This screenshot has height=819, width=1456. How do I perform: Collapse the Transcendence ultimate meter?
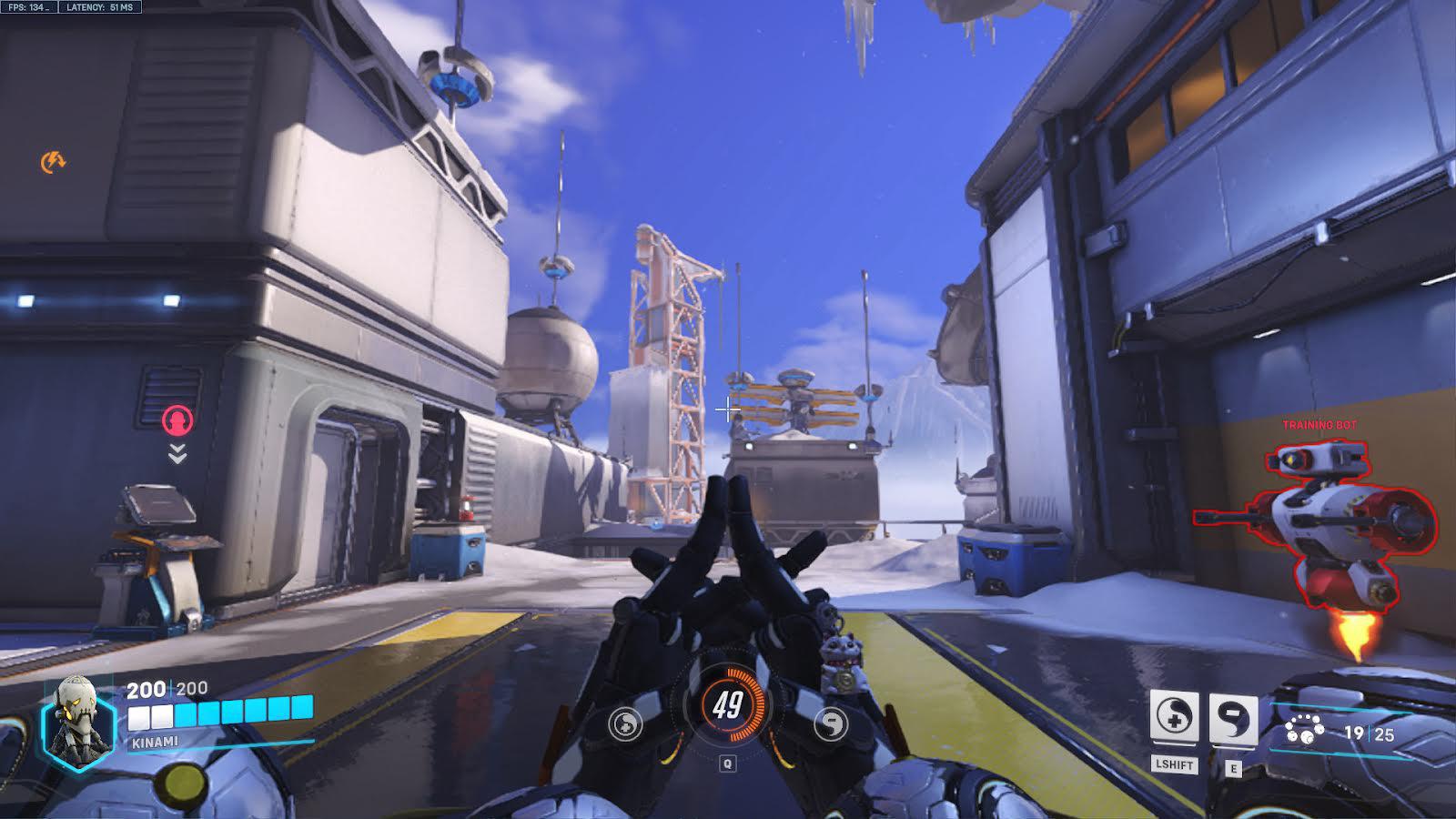(x=728, y=703)
